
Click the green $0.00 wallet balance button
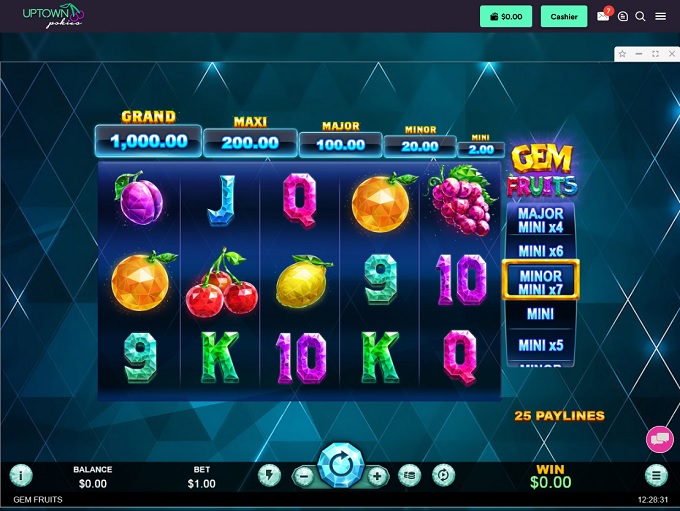[x=506, y=16]
